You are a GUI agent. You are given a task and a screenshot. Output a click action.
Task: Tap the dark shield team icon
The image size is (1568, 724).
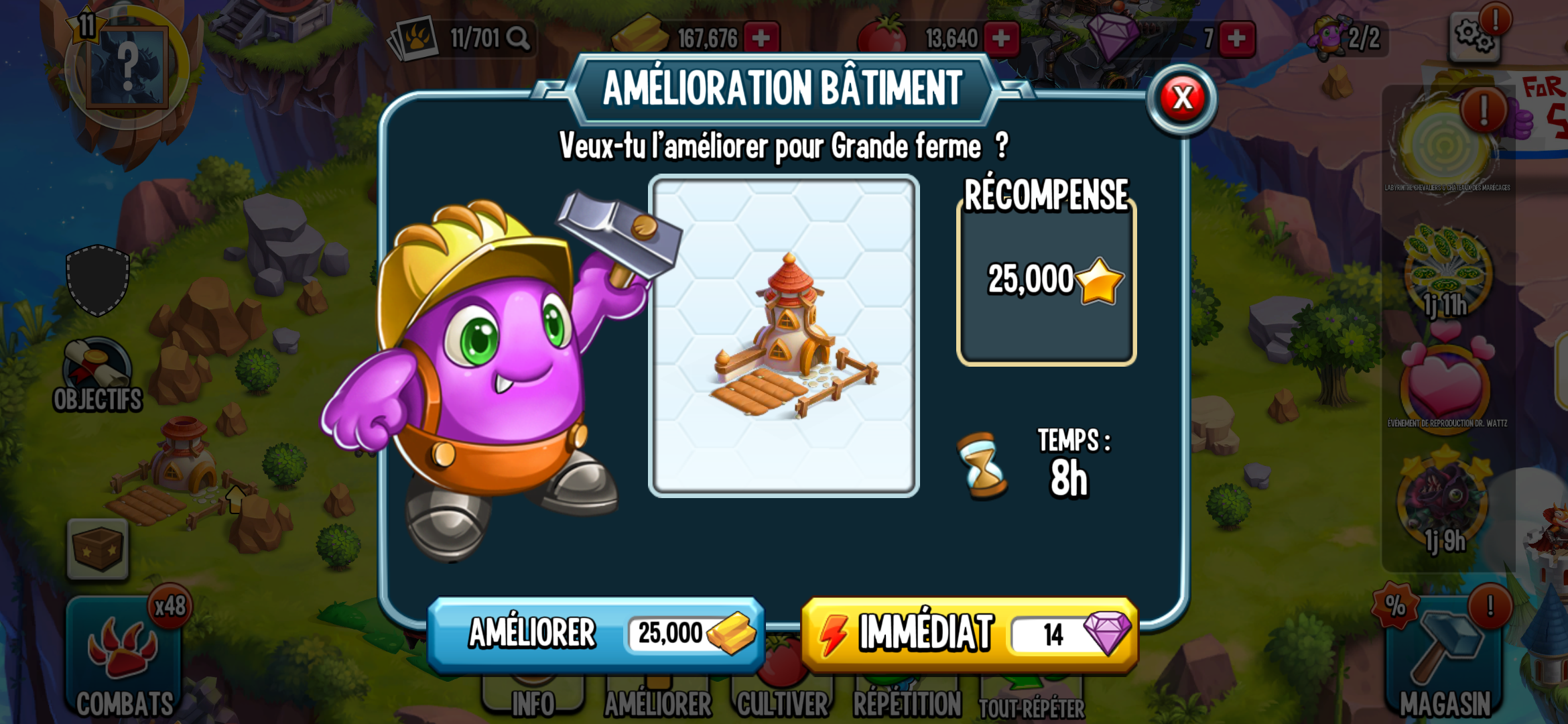[x=98, y=280]
